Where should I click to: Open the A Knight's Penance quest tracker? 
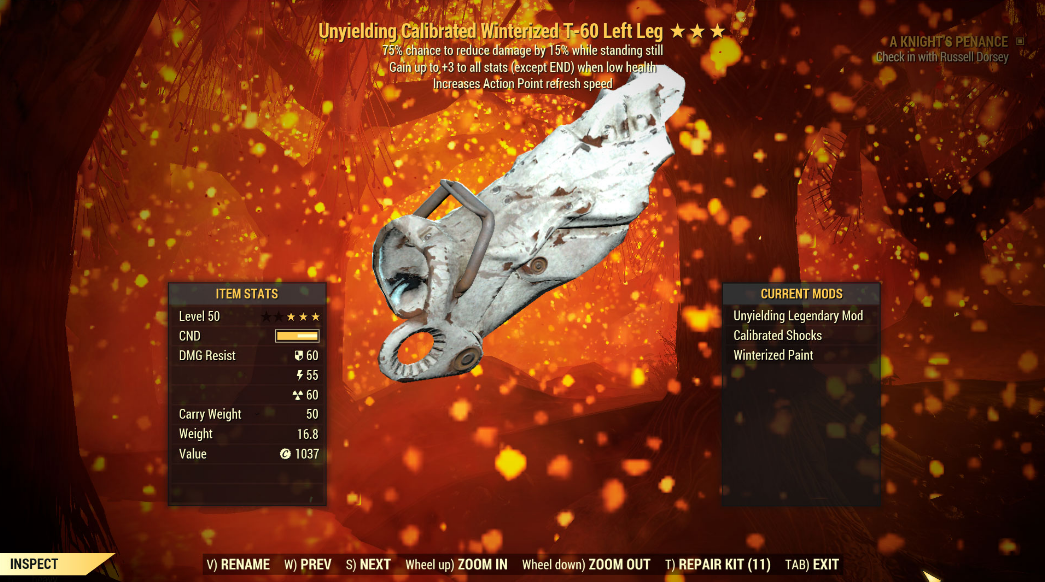950,42
